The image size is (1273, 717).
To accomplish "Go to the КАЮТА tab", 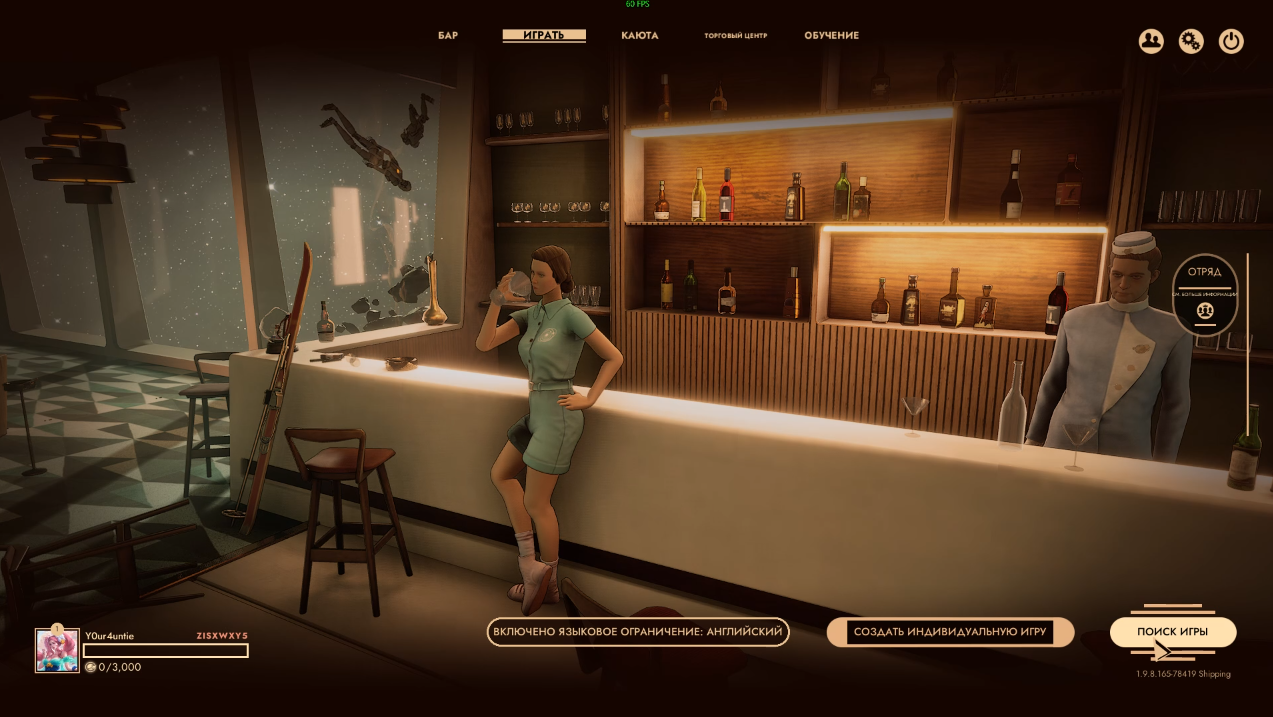I will [639, 36].
